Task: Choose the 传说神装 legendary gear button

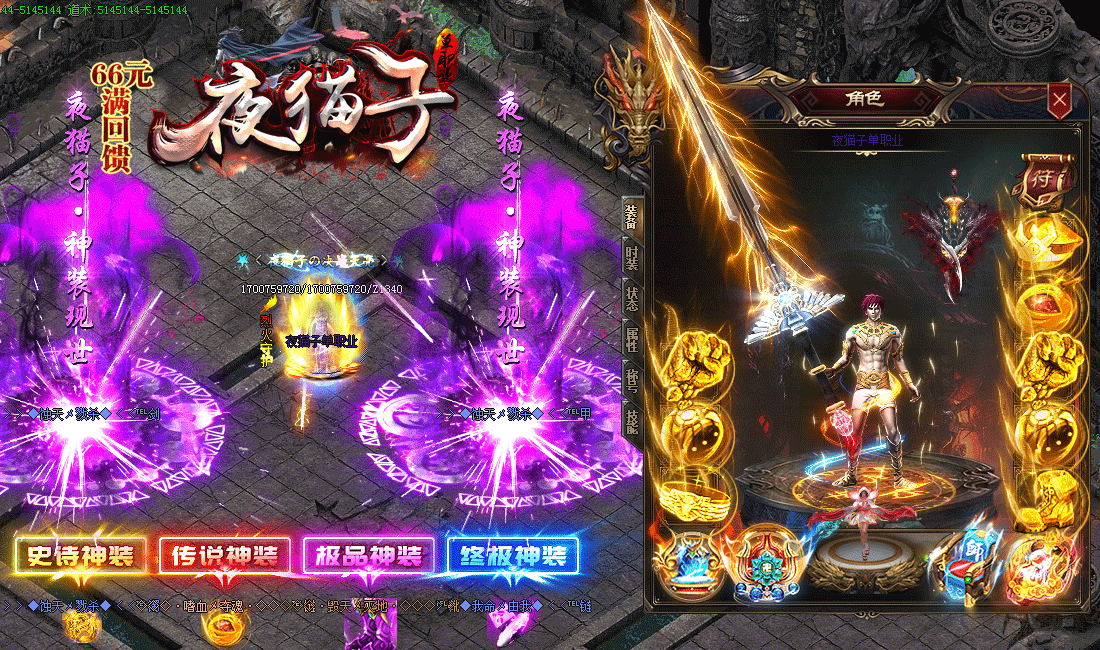Action: (x=225, y=556)
